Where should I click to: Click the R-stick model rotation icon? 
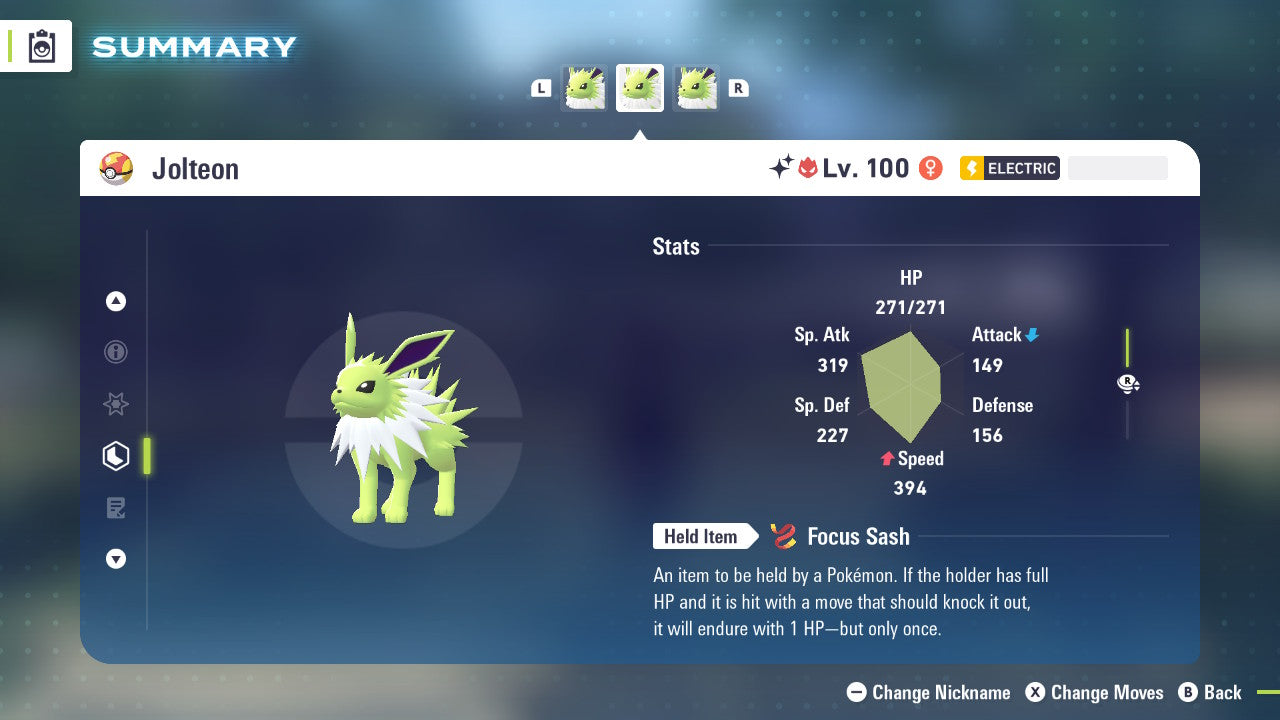[1128, 383]
